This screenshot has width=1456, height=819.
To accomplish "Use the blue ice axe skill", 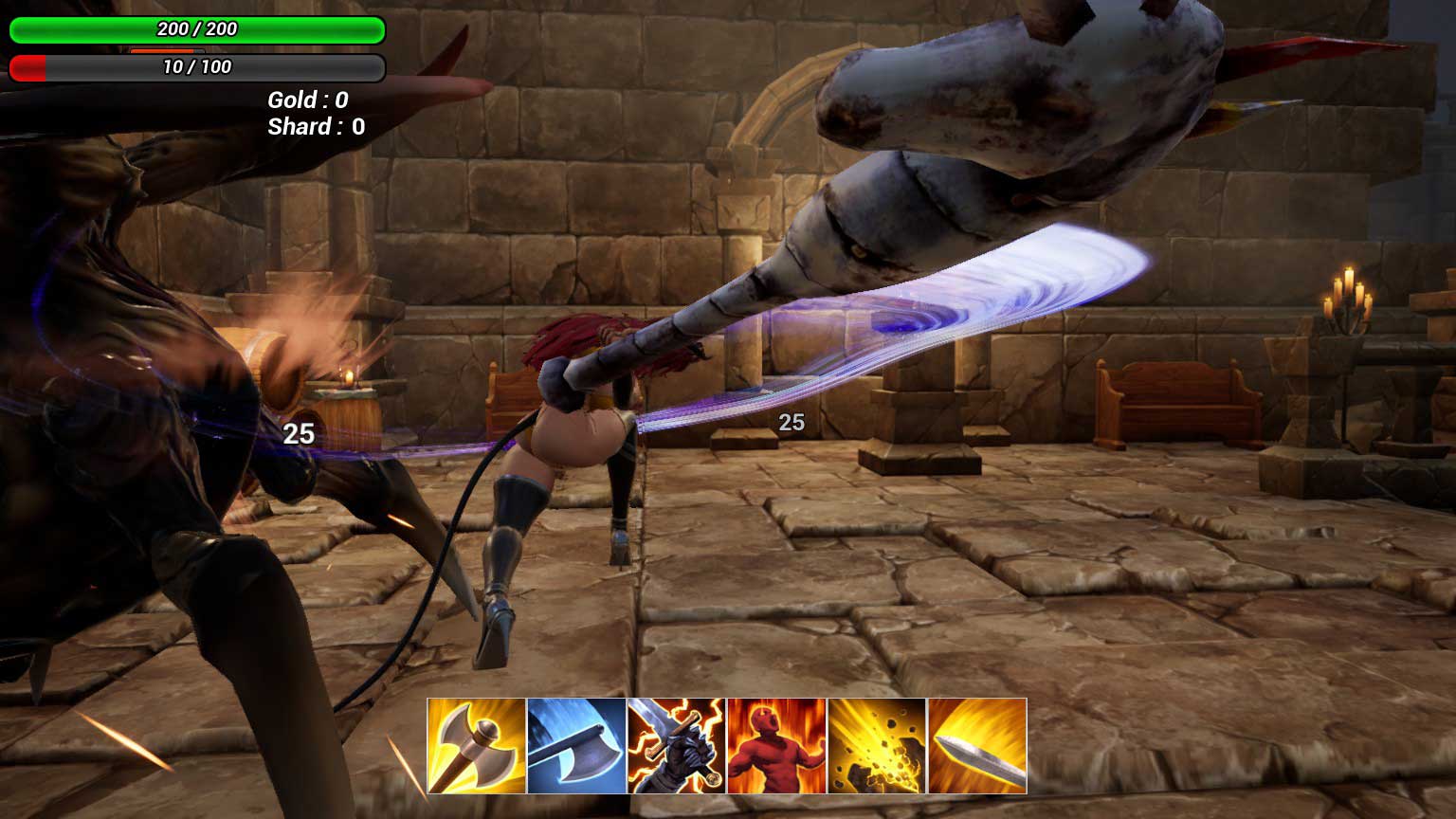I will [576, 746].
